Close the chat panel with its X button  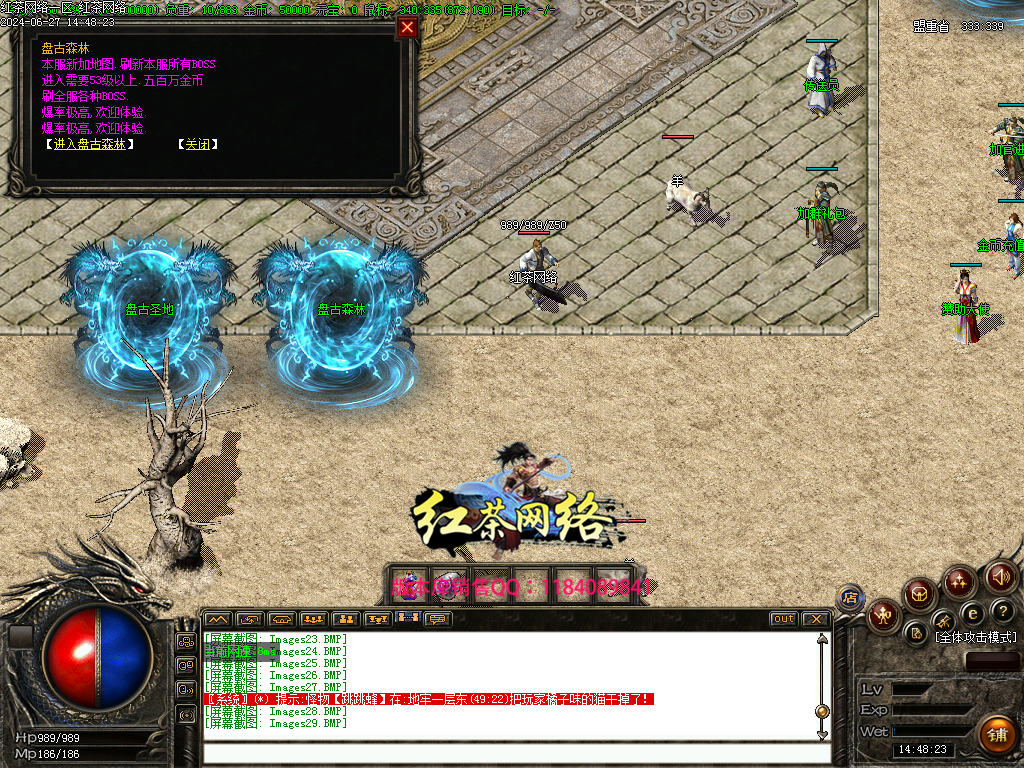pos(815,619)
